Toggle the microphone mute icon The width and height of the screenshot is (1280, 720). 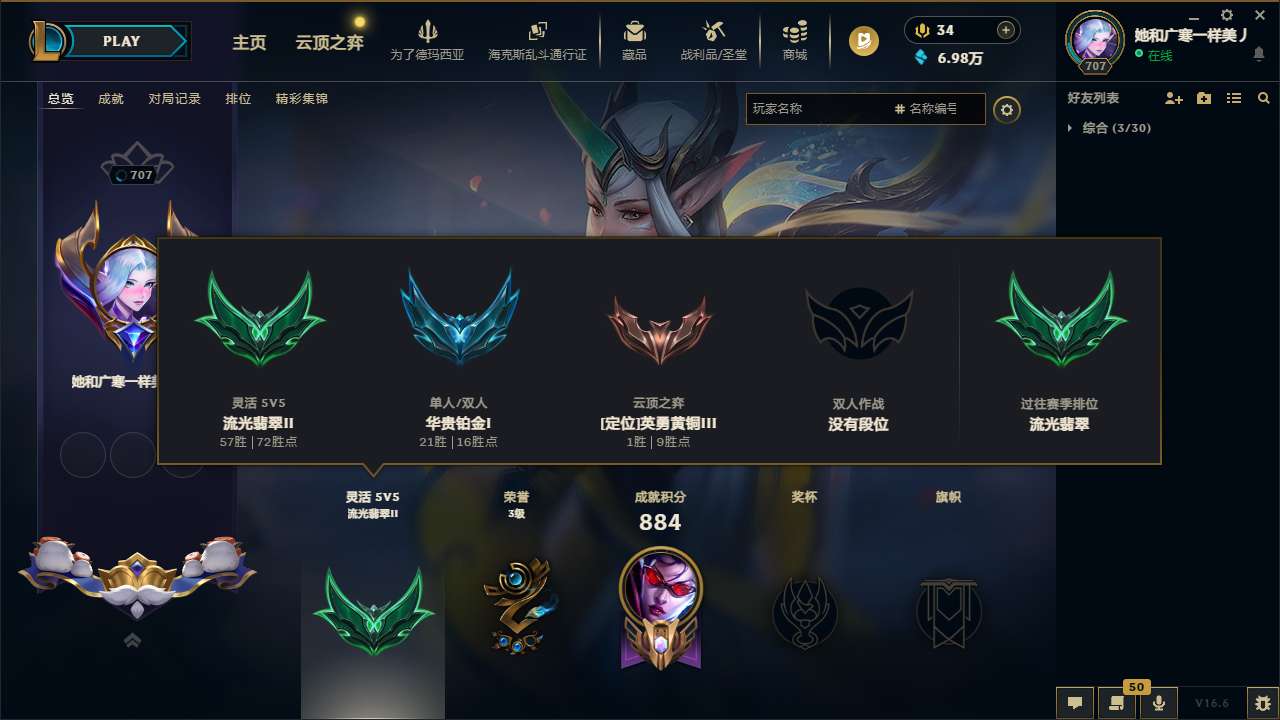pos(1158,703)
